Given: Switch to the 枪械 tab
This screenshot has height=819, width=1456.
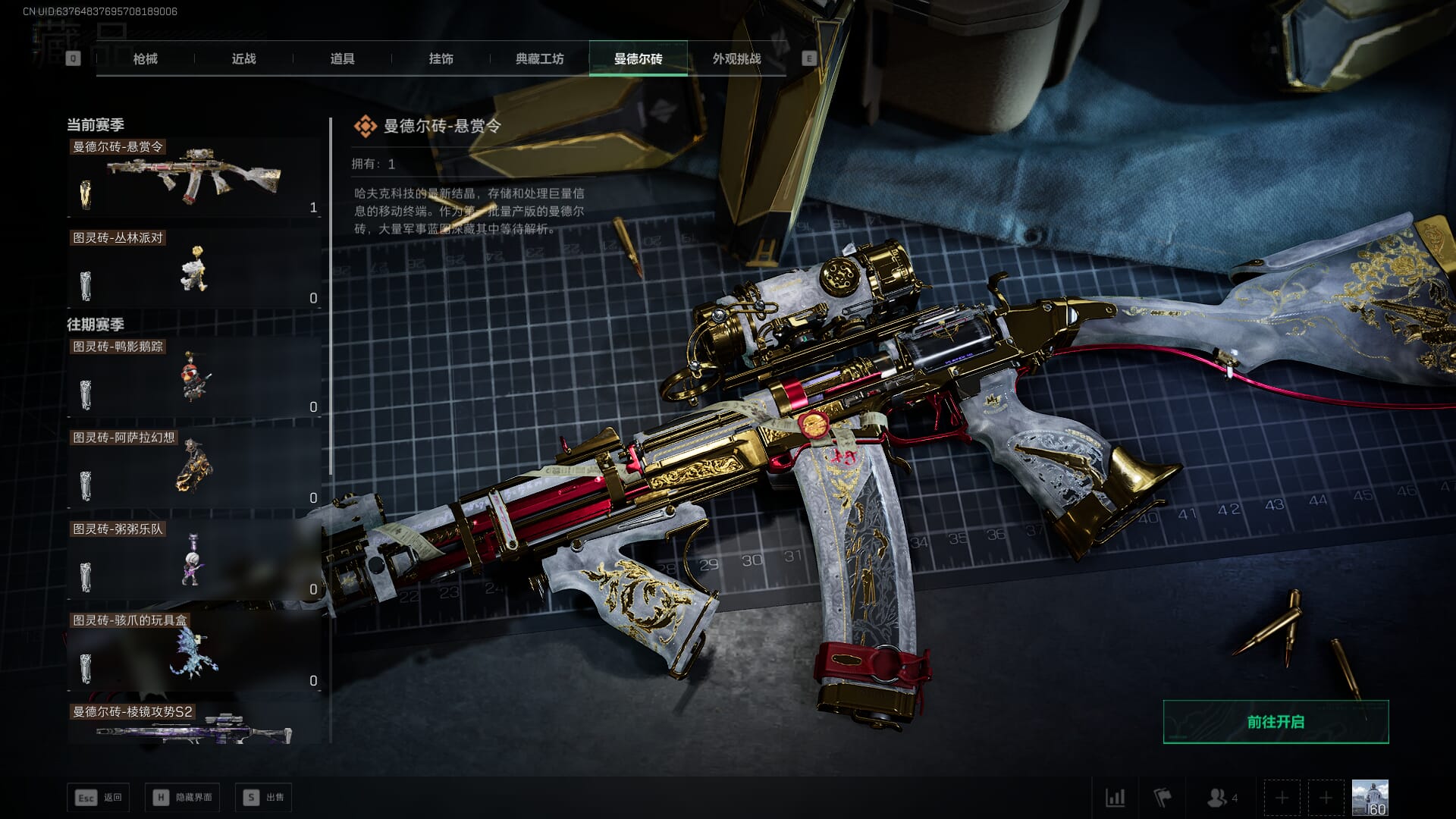Looking at the screenshot, I should click(145, 58).
